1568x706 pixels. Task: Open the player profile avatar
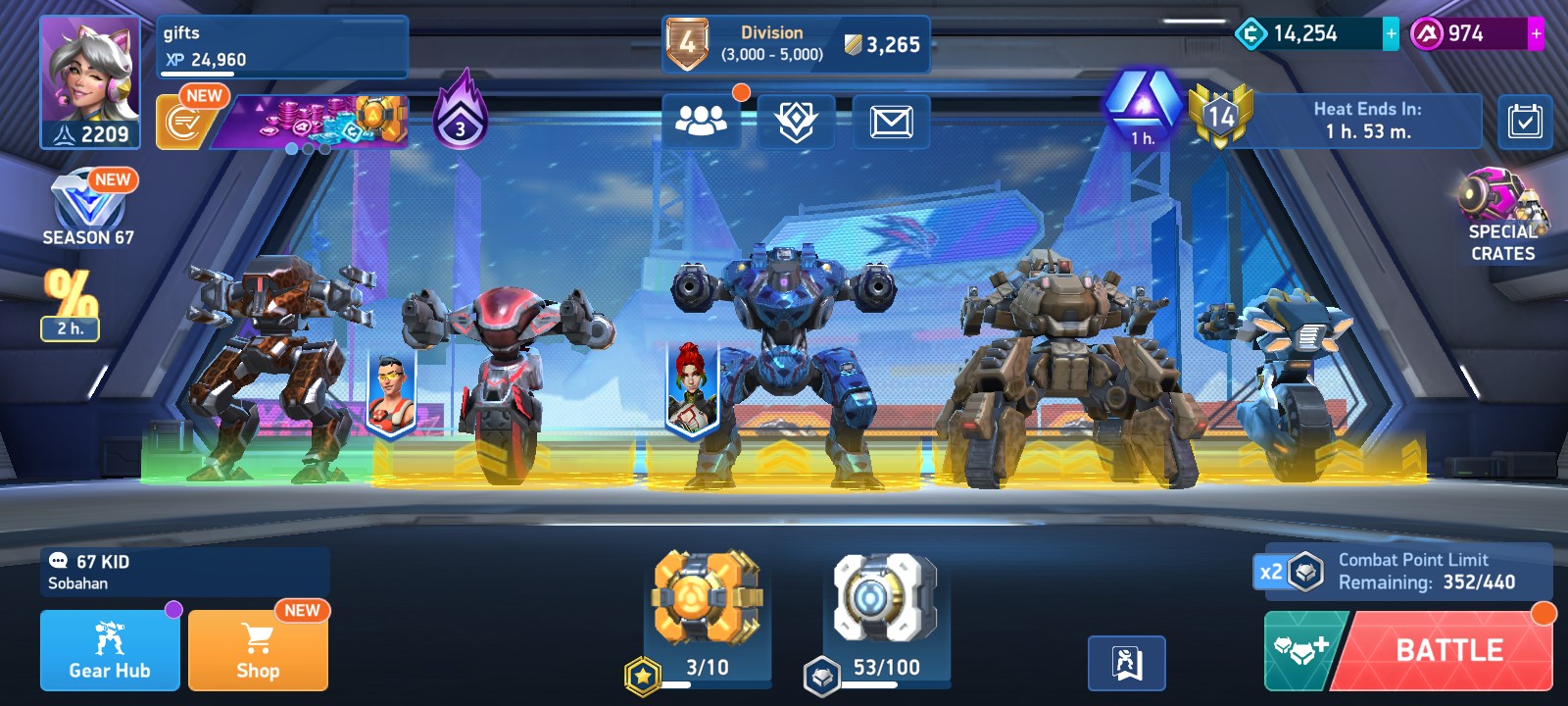[90, 82]
